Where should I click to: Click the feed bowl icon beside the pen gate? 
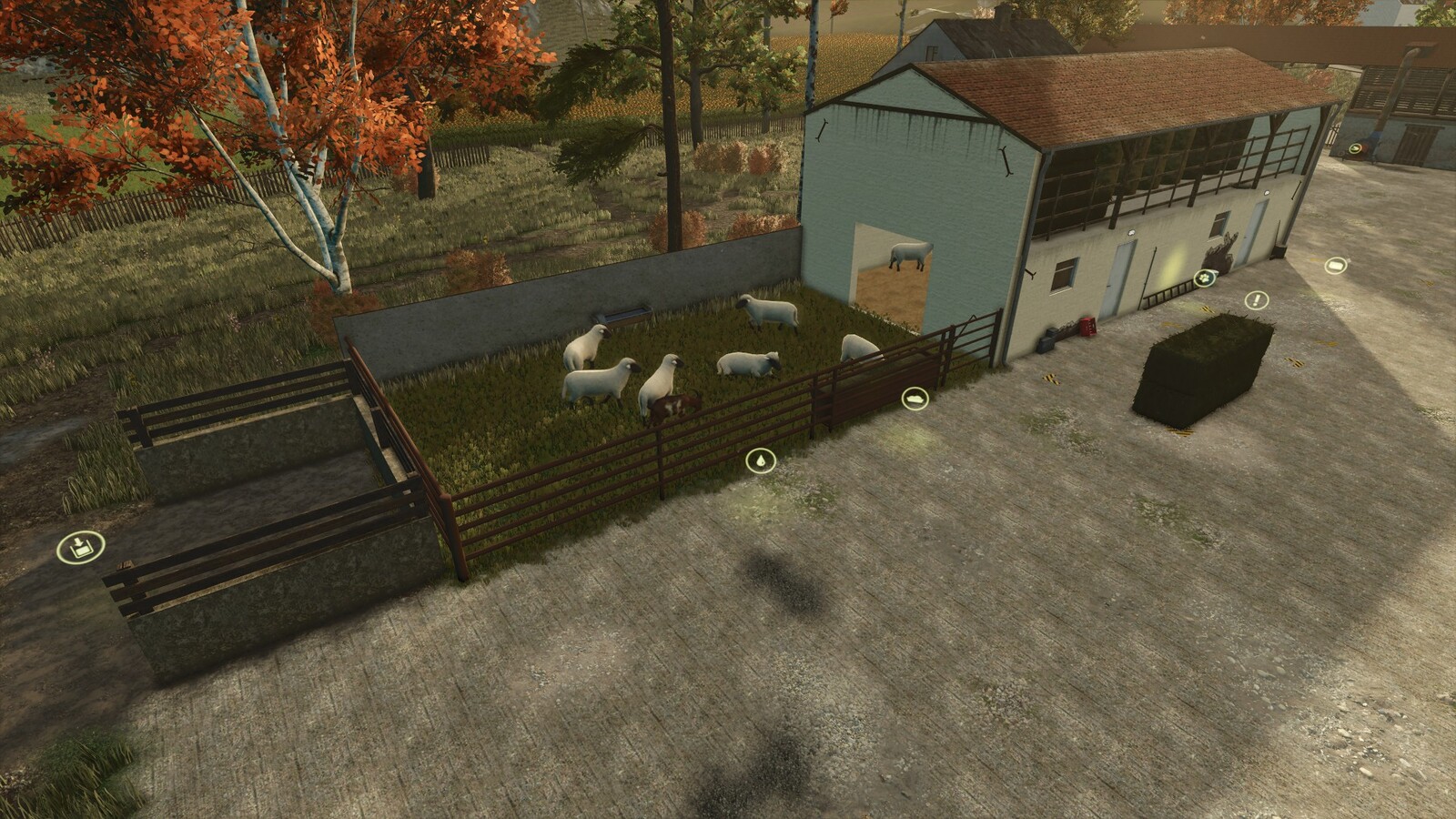915,396
